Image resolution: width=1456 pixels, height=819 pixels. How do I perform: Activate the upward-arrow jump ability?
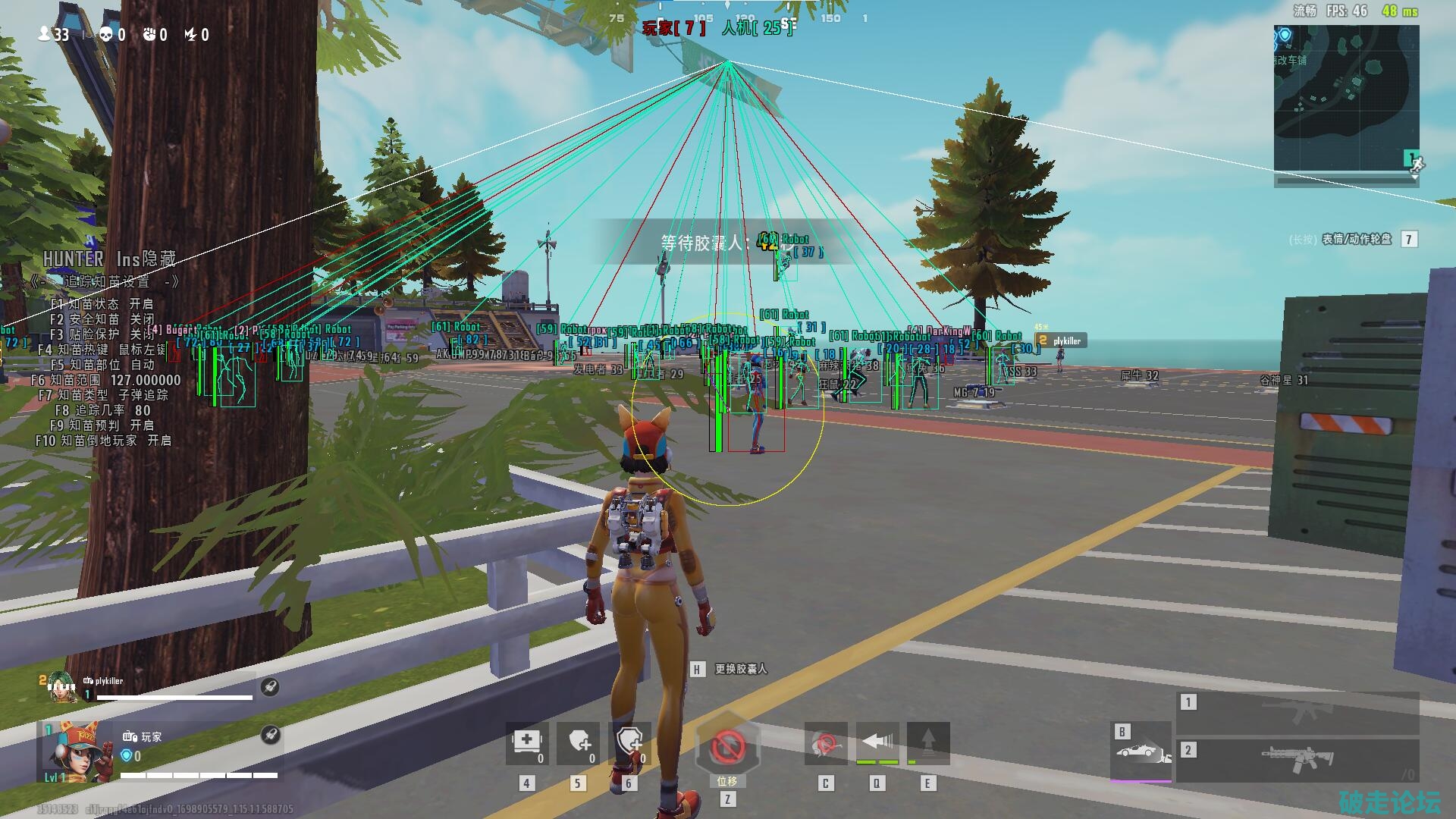click(x=928, y=743)
